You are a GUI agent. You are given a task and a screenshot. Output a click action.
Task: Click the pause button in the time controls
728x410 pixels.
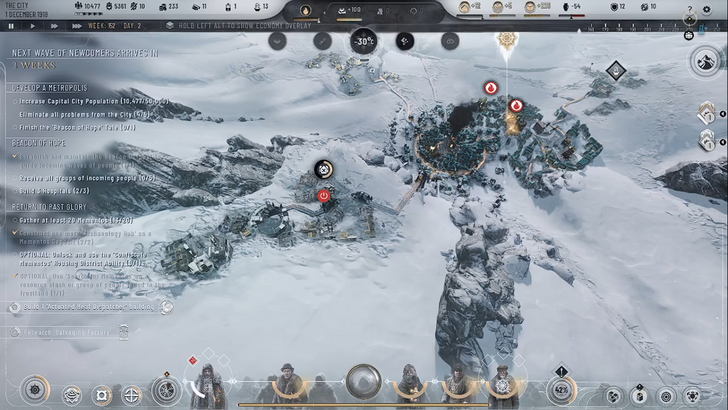pos(9,26)
